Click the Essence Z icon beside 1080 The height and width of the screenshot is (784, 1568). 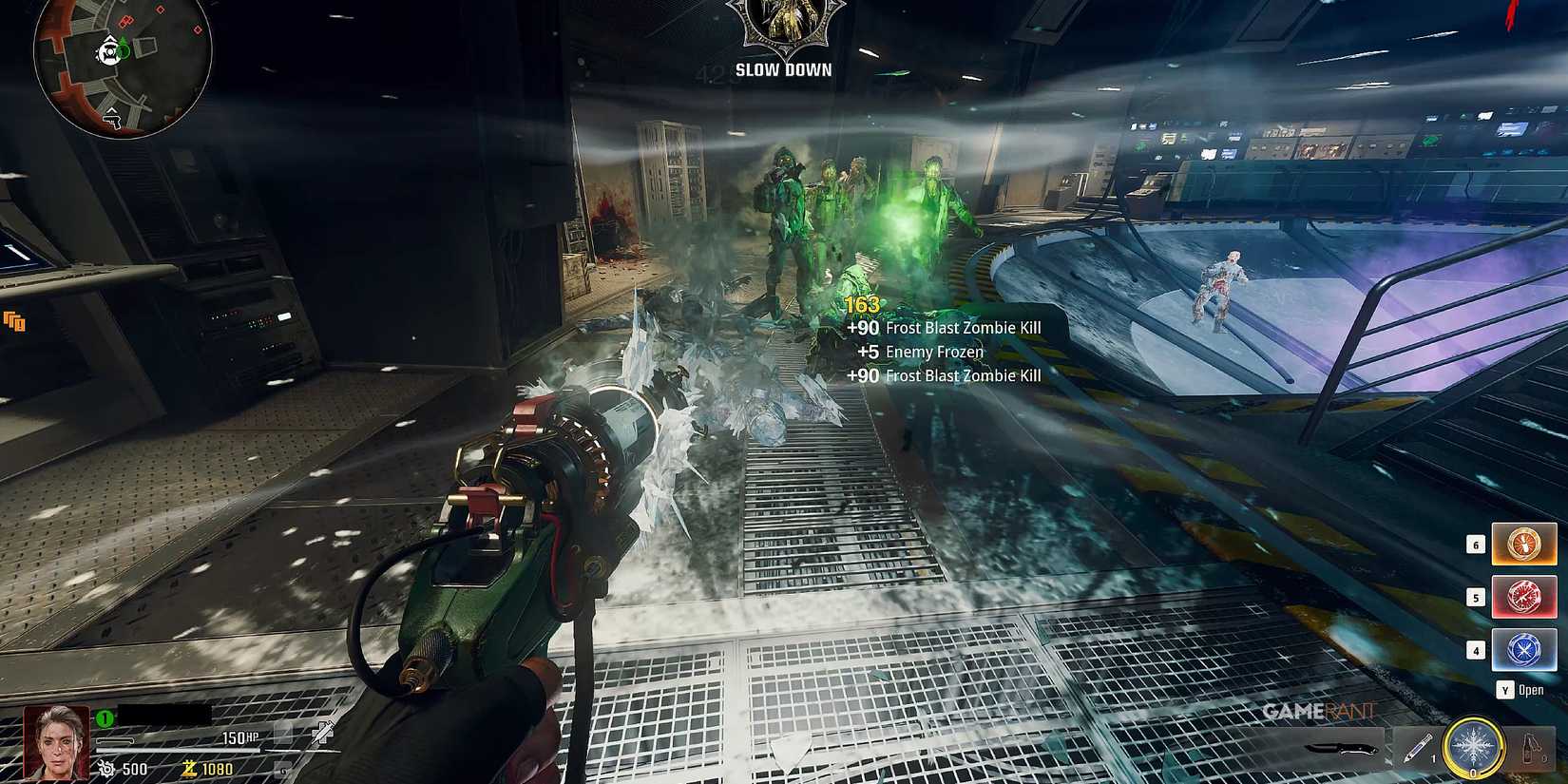188,768
